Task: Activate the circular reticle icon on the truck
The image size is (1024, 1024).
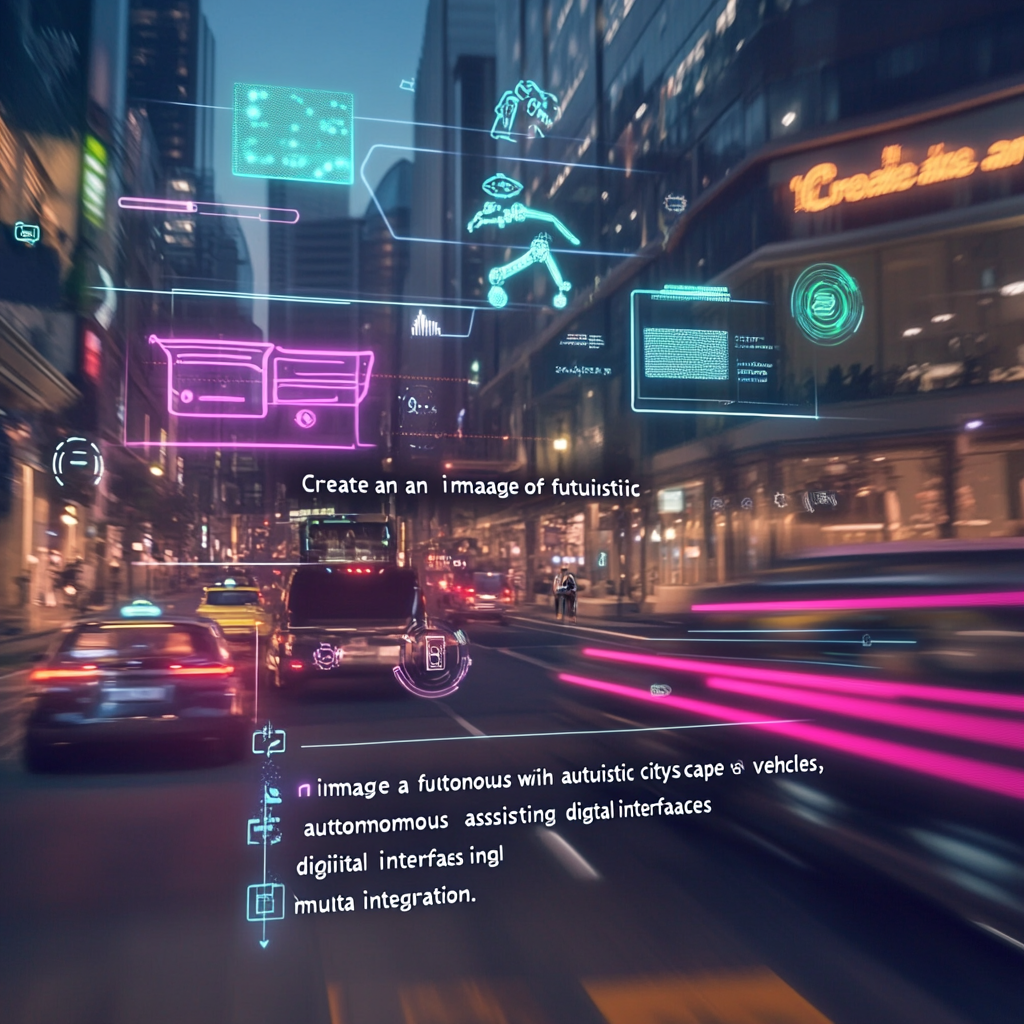Action: tap(434, 656)
